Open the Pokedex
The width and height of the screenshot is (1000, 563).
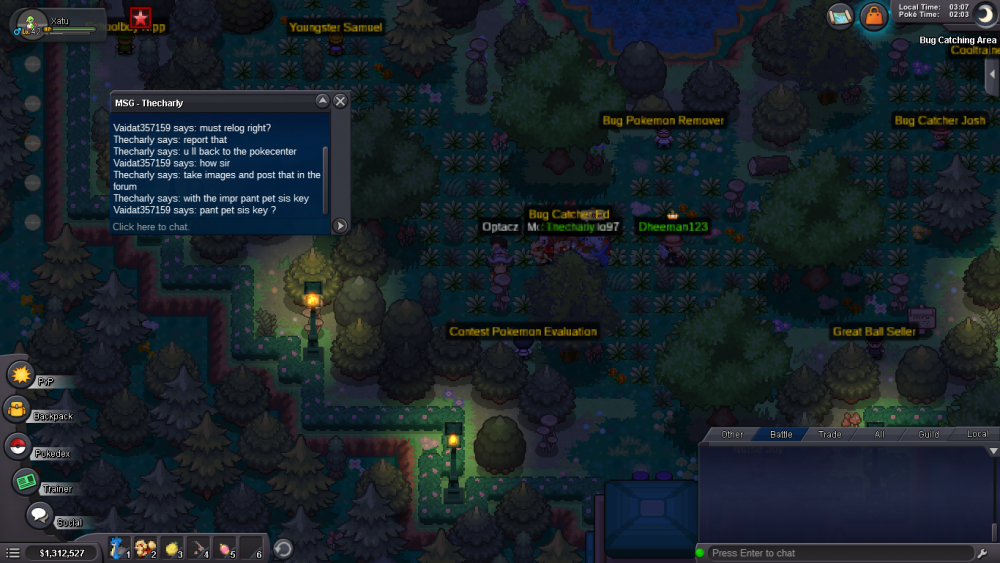tap(17, 446)
